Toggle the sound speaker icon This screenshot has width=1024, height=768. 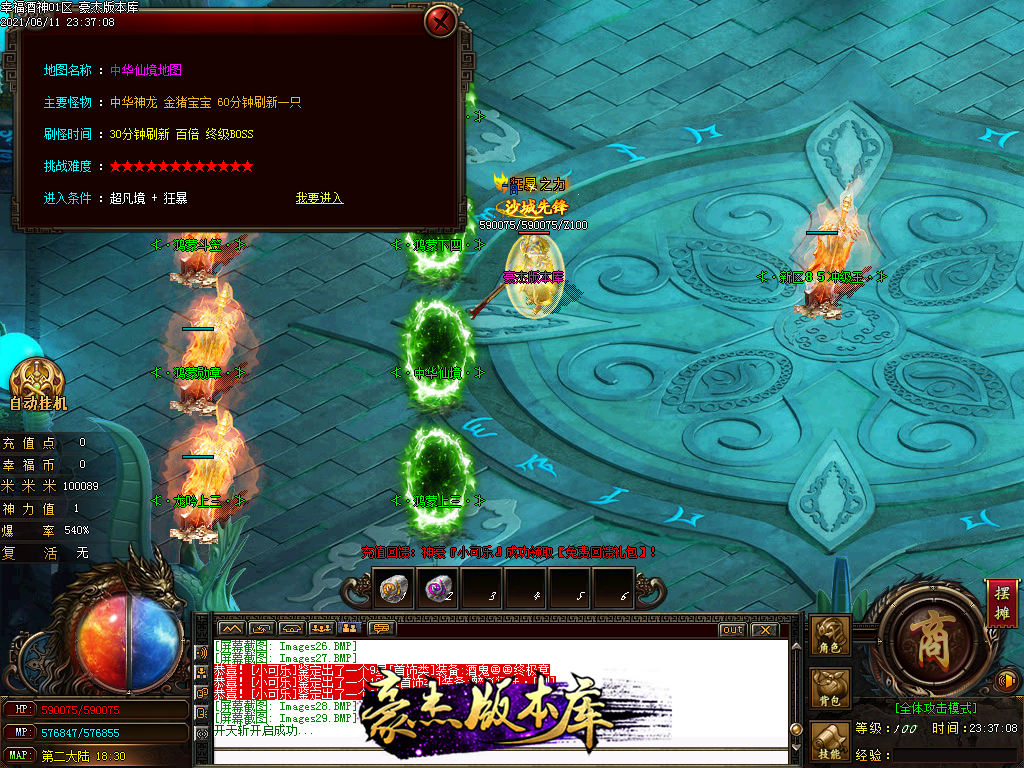1009,681
